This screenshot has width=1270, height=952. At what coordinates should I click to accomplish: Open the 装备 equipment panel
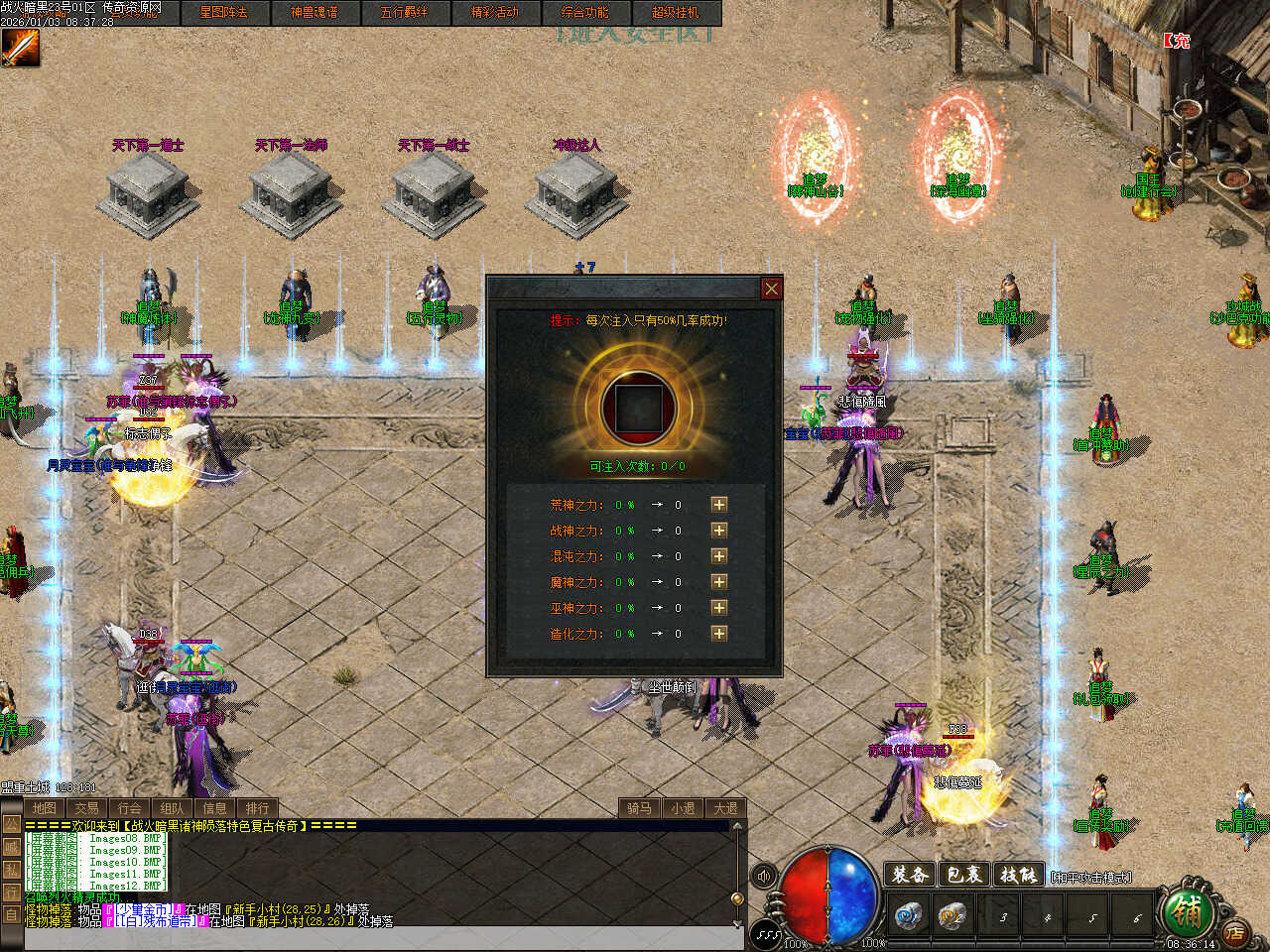click(910, 875)
